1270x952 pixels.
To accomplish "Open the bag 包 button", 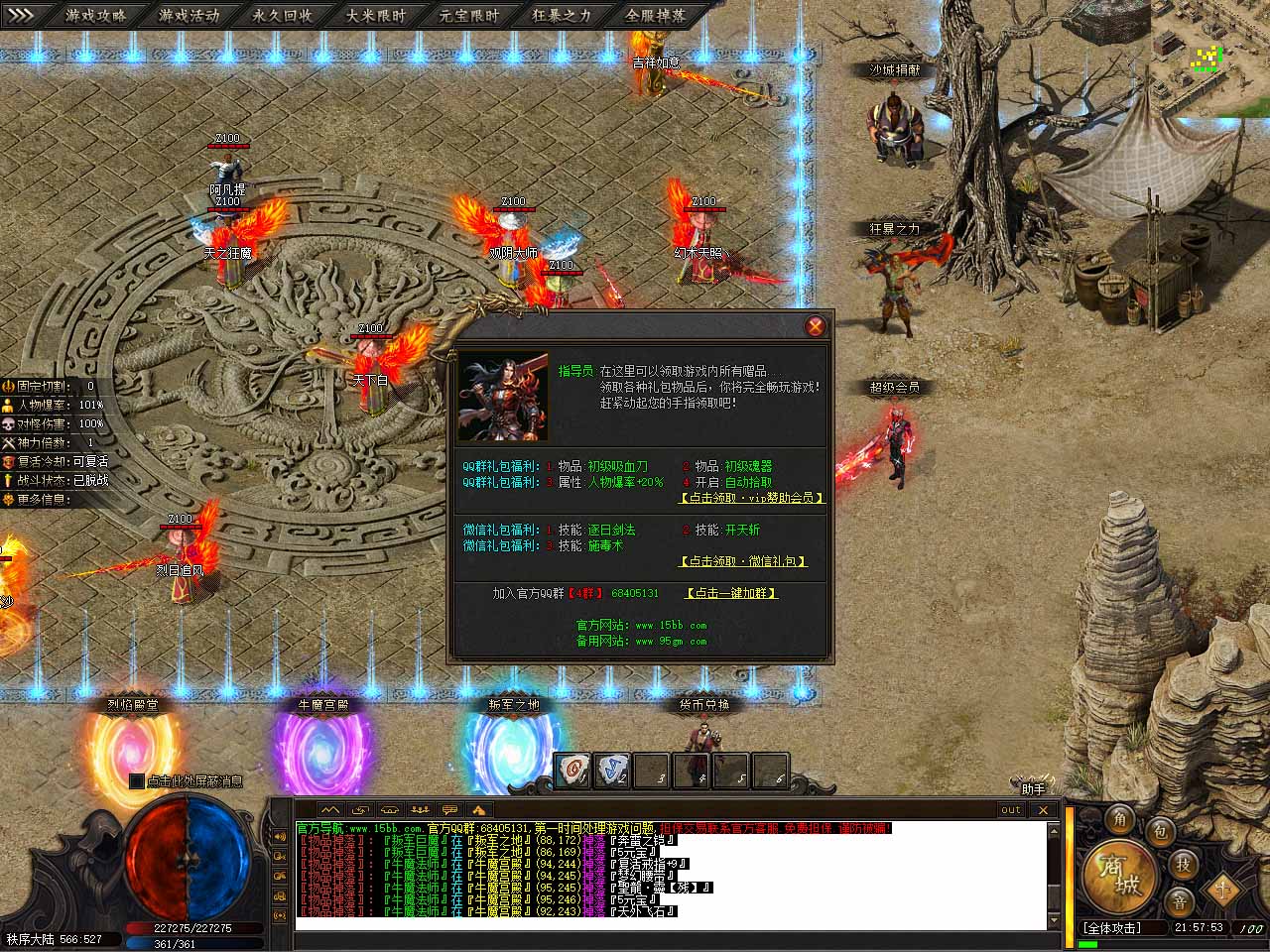I will tap(1162, 831).
